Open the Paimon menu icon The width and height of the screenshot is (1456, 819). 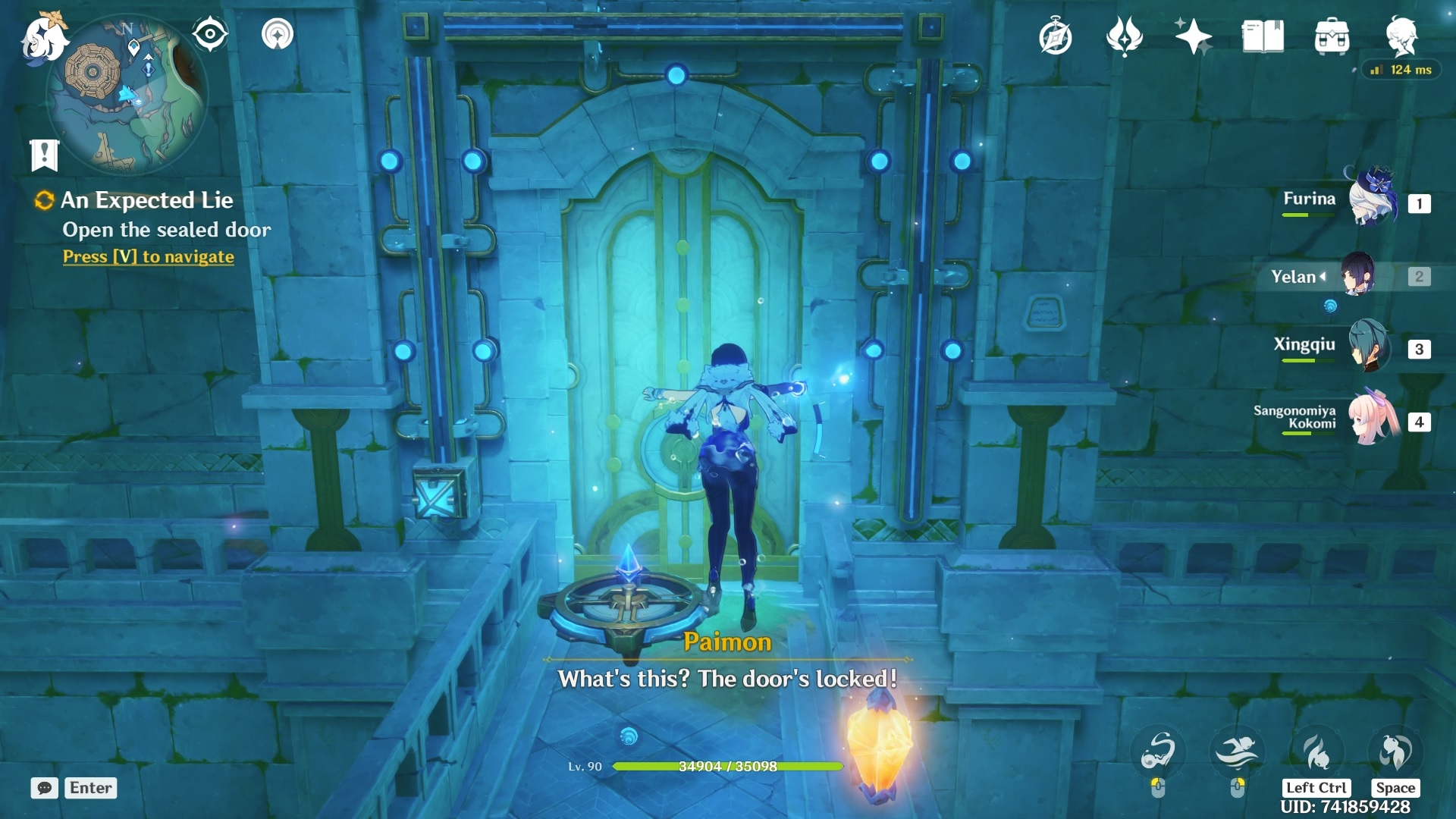point(44,38)
